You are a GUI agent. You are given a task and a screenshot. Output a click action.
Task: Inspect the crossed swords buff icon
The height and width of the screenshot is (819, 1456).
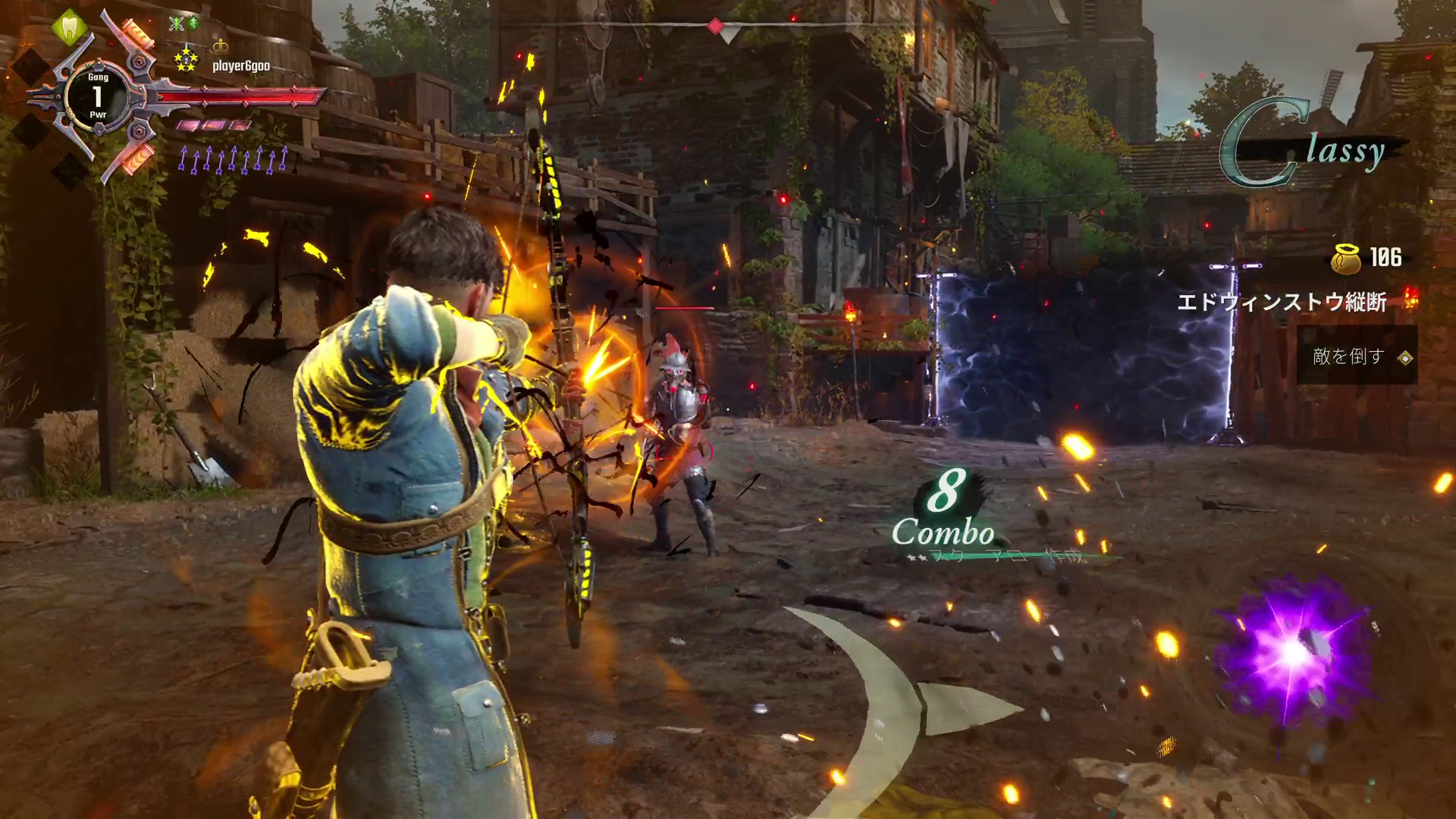pos(177,24)
